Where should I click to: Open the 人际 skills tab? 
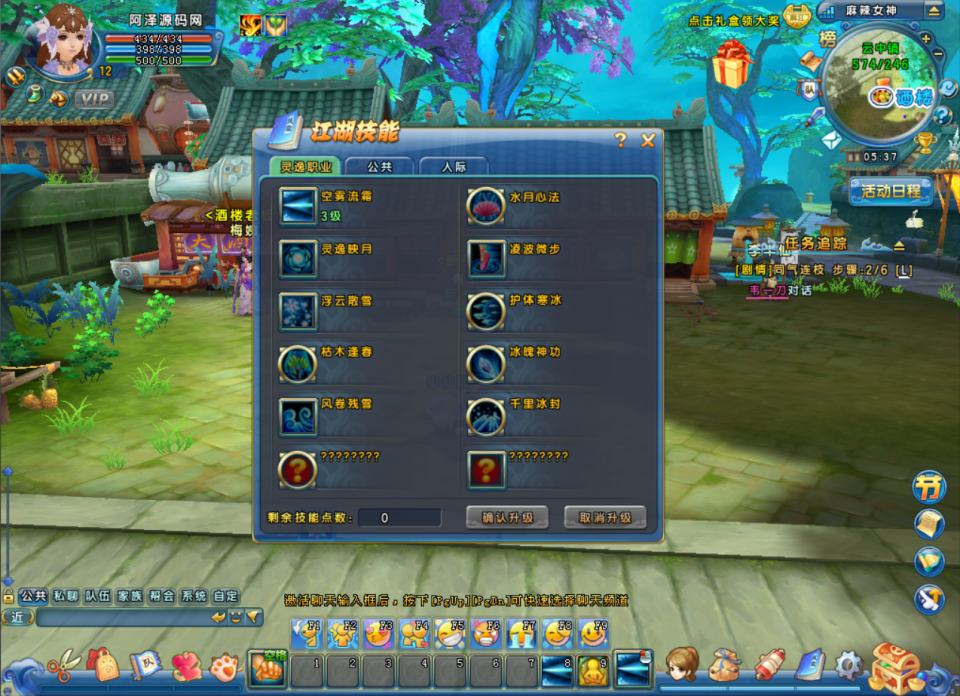(453, 167)
